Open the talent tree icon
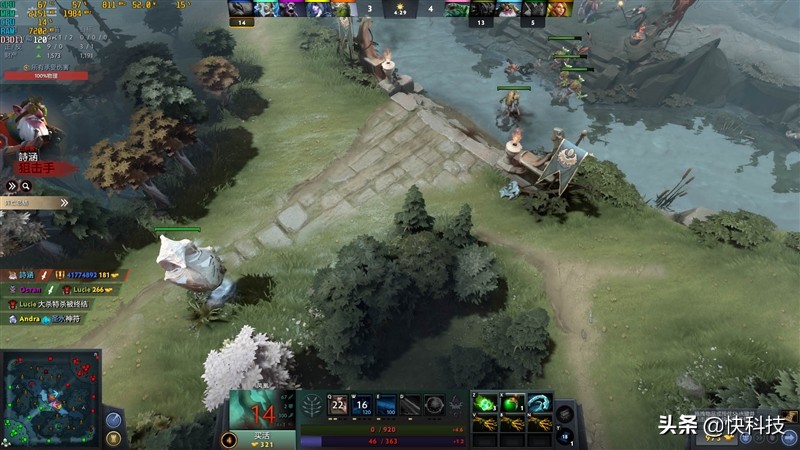 pos(311,405)
